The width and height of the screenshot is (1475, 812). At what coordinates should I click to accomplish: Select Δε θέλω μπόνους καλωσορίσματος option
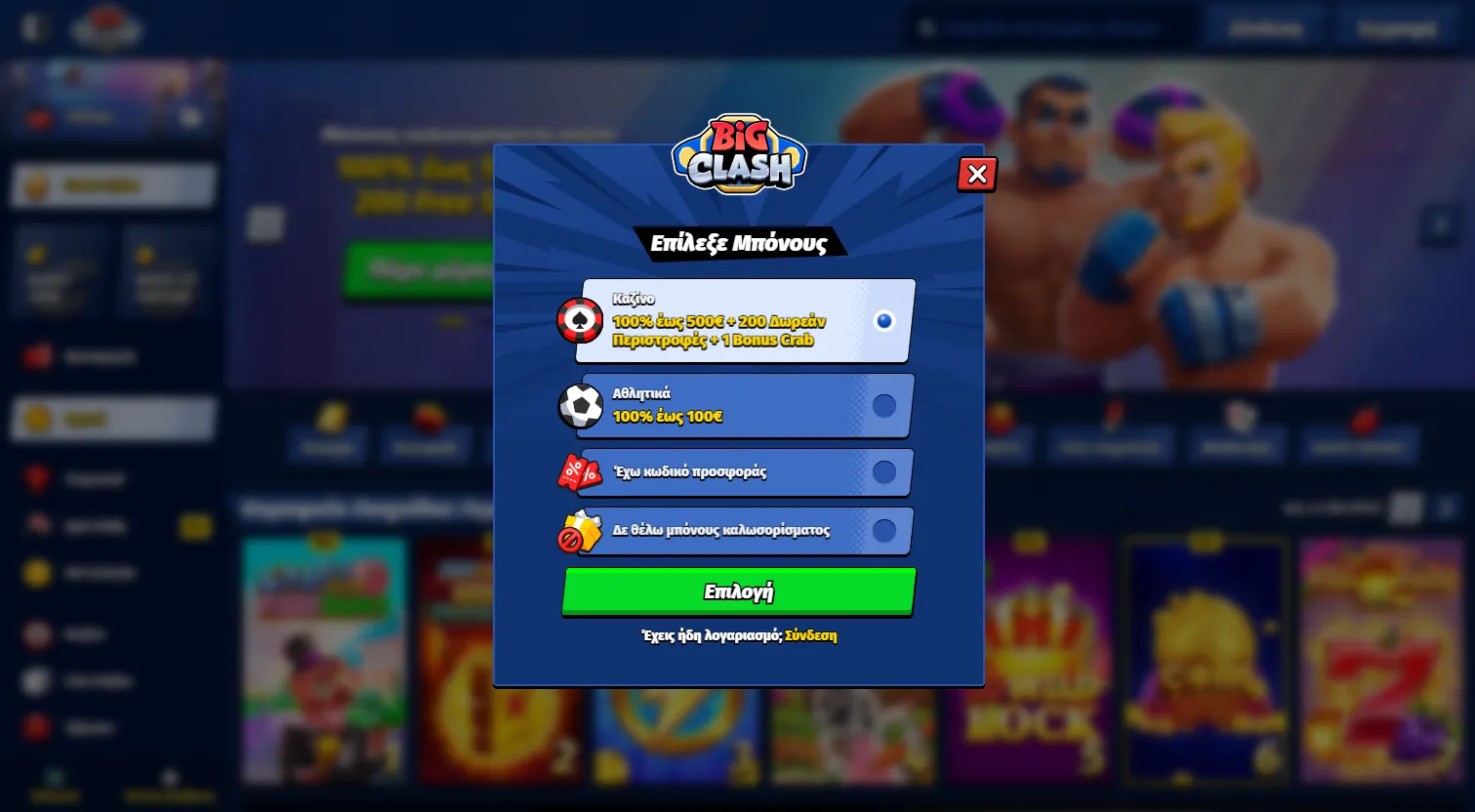884,531
